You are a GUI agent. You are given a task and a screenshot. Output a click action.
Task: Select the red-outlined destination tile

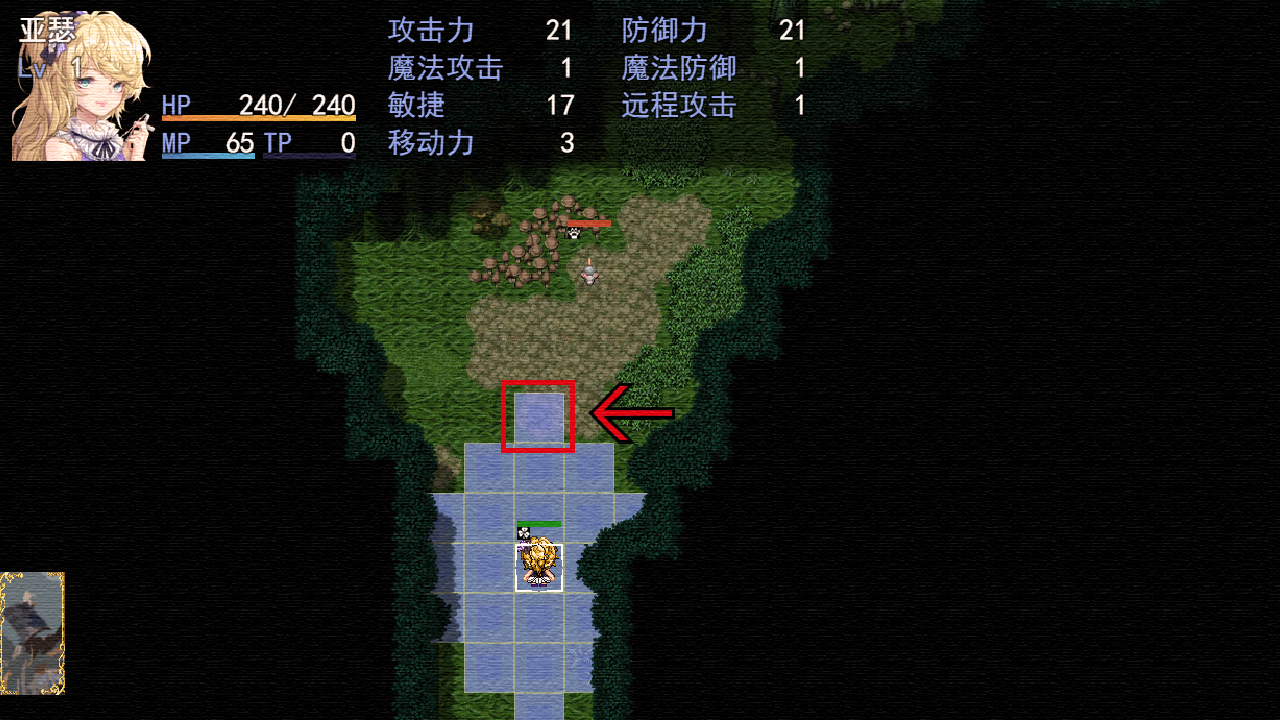pyautogui.click(x=538, y=417)
